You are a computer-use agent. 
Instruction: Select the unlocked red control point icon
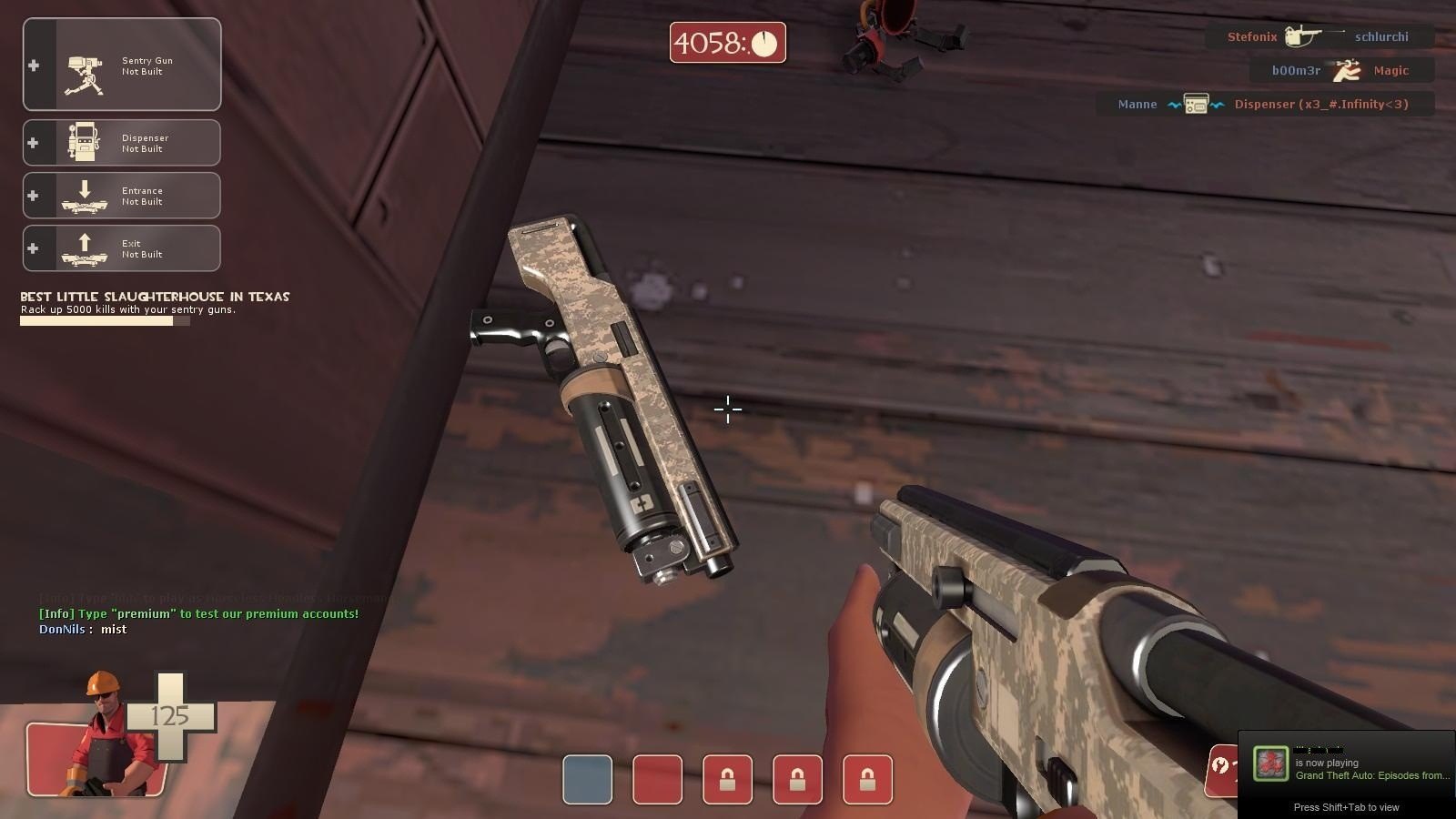[x=657, y=780]
